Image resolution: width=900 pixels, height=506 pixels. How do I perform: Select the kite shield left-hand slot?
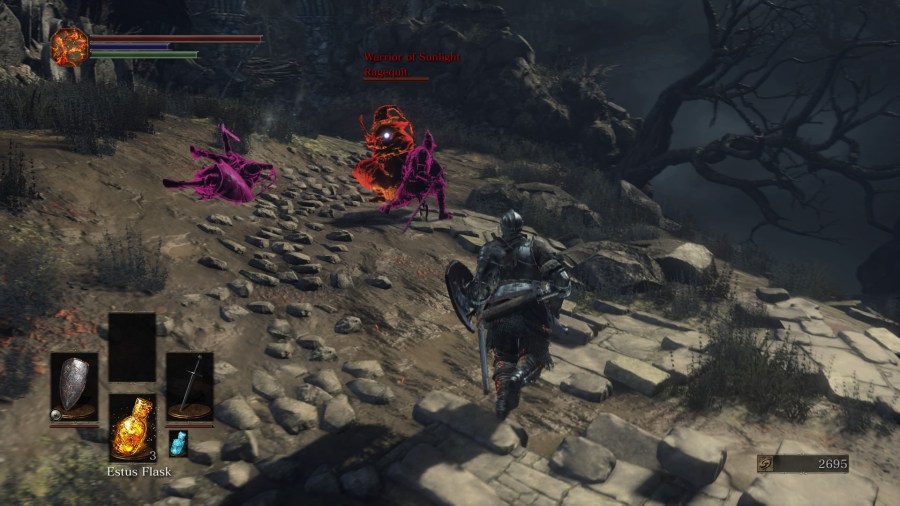(x=74, y=385)
